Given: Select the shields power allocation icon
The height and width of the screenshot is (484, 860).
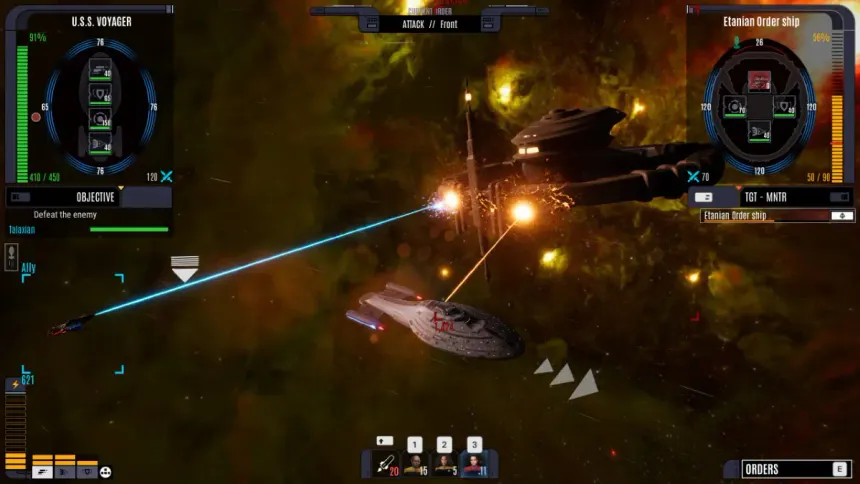Looking at the screenshot, I should (87, 472).
